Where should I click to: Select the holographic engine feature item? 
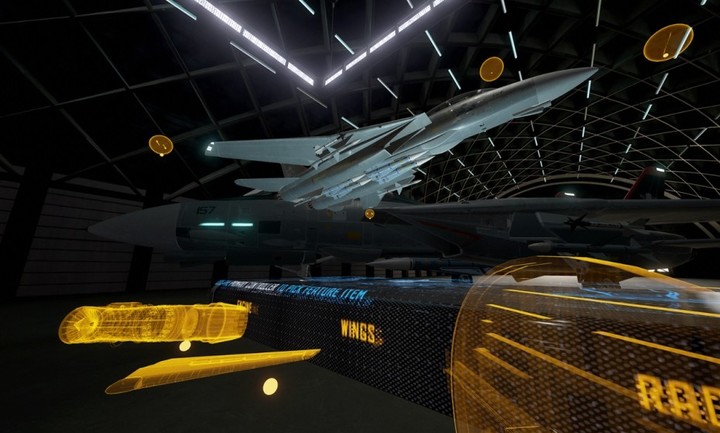tap(153, 322)
